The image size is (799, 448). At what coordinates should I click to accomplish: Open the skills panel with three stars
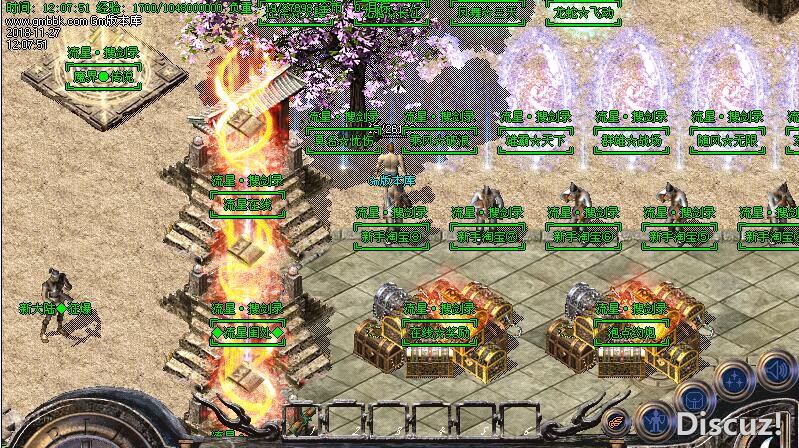(x=736, y=380)
